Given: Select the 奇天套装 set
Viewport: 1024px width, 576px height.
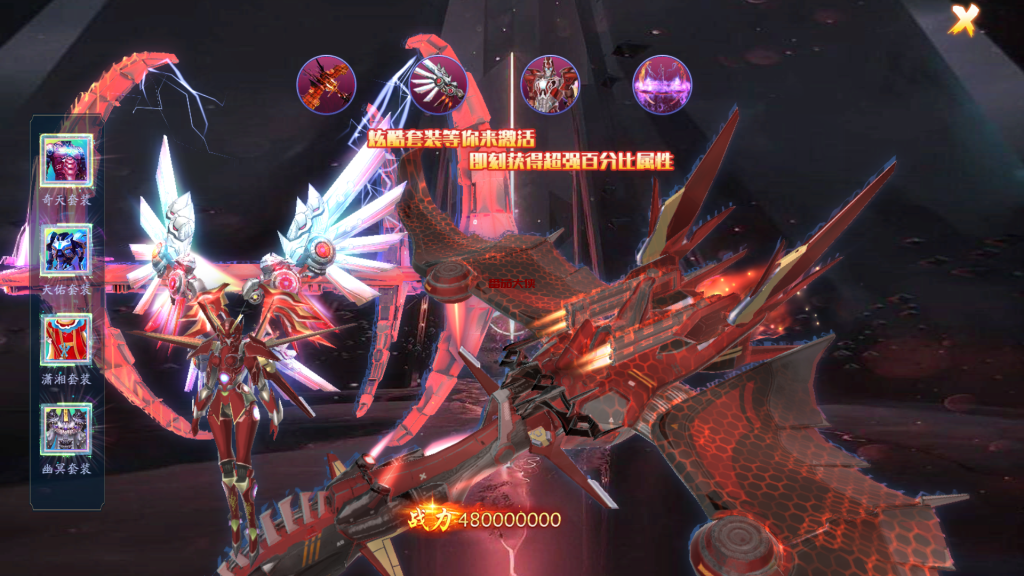Looking at the screenshot, I should point(66,160).
